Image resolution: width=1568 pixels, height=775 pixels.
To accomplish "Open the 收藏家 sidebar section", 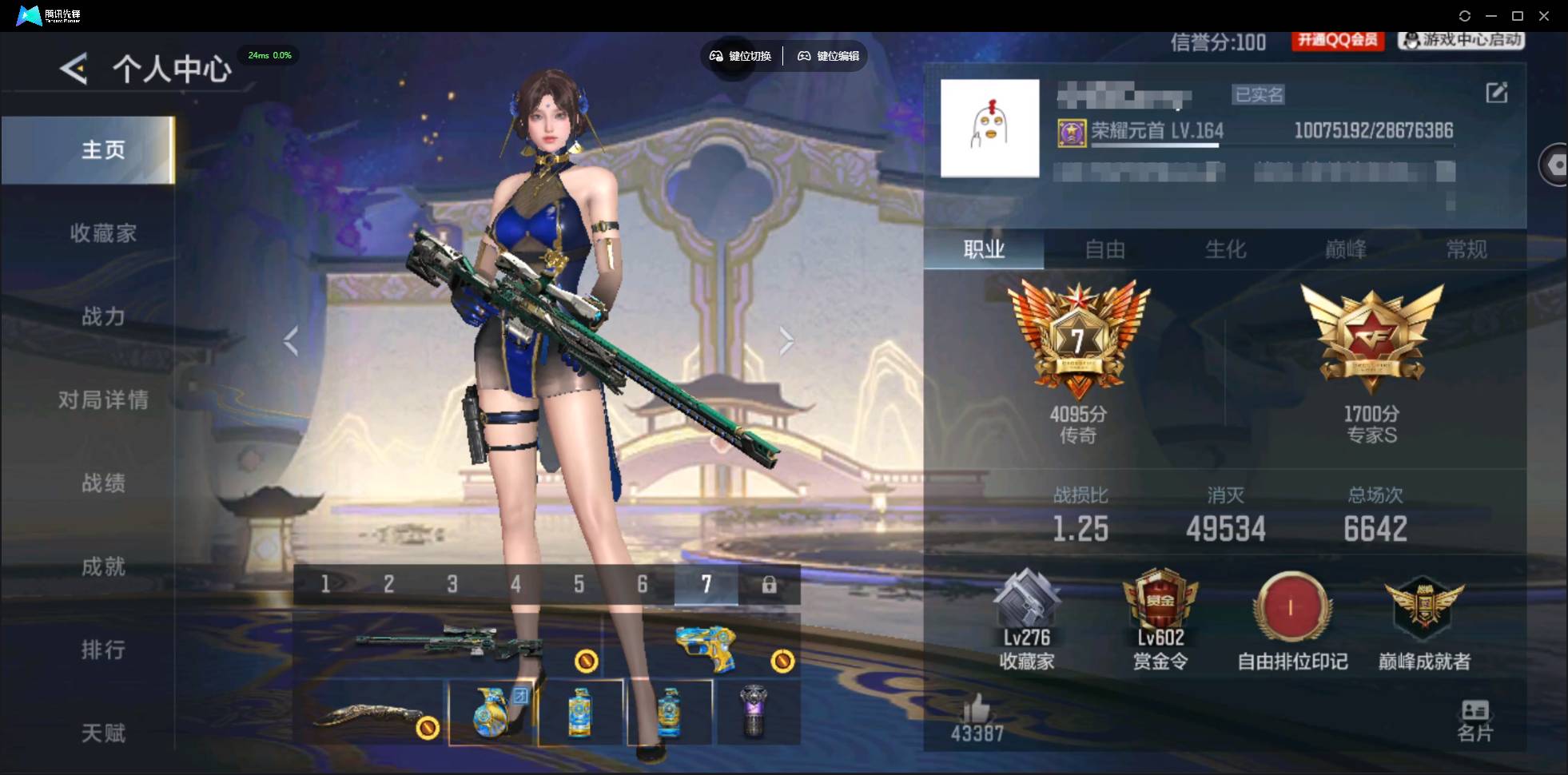I will tap(104, 232).
